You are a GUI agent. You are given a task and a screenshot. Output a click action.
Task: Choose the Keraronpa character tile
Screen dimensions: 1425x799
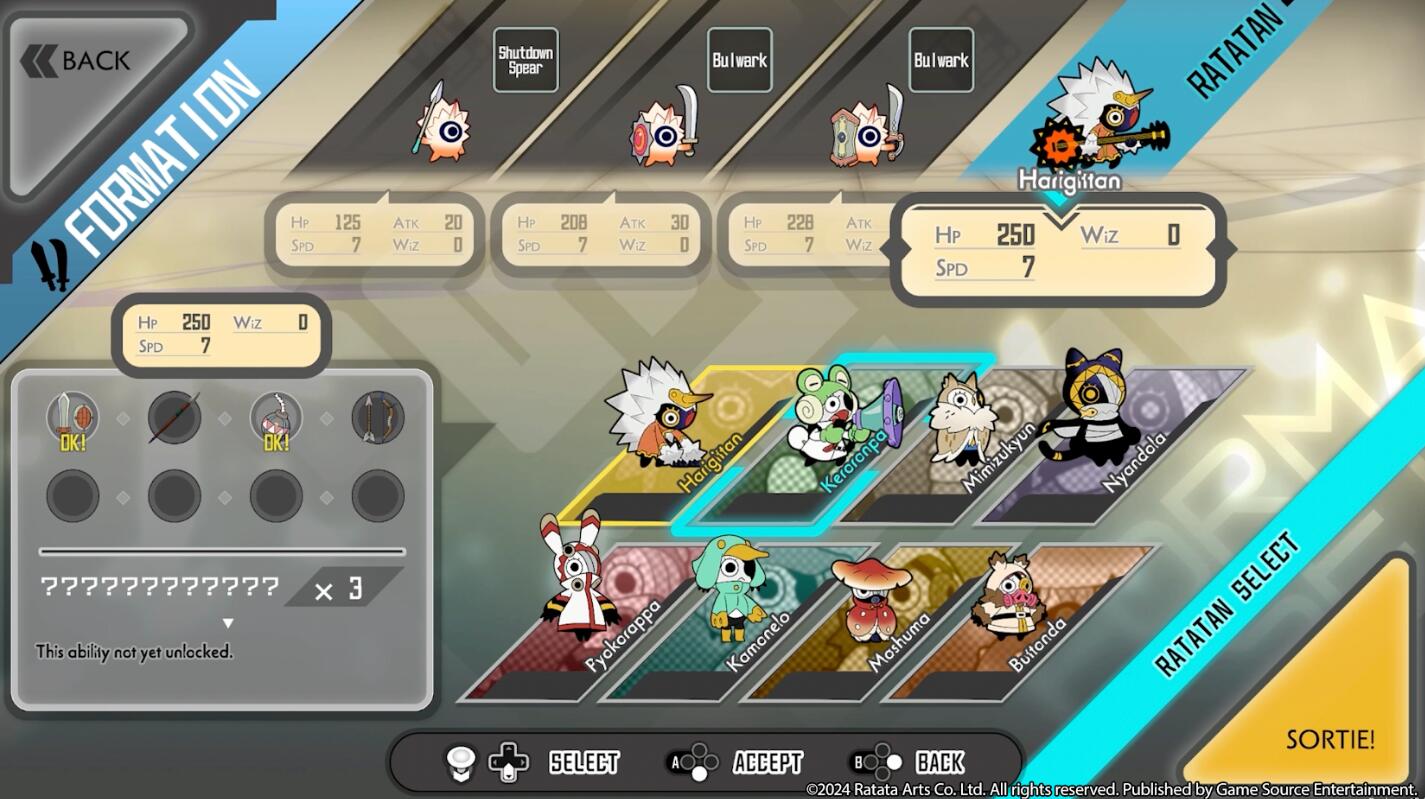[830, 440]
